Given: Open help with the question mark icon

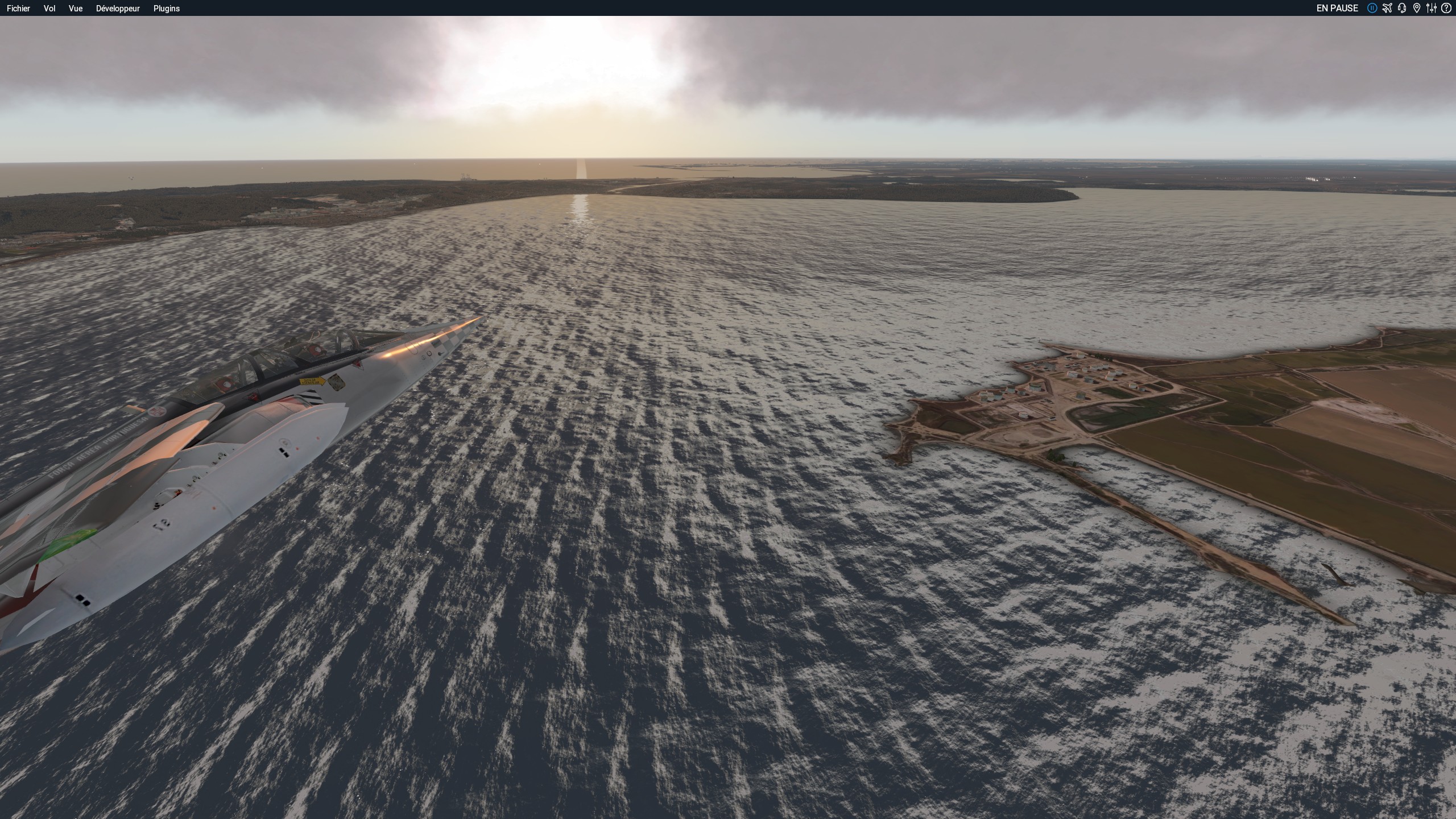Looking at the screenshot, I should click(1446, 8).
